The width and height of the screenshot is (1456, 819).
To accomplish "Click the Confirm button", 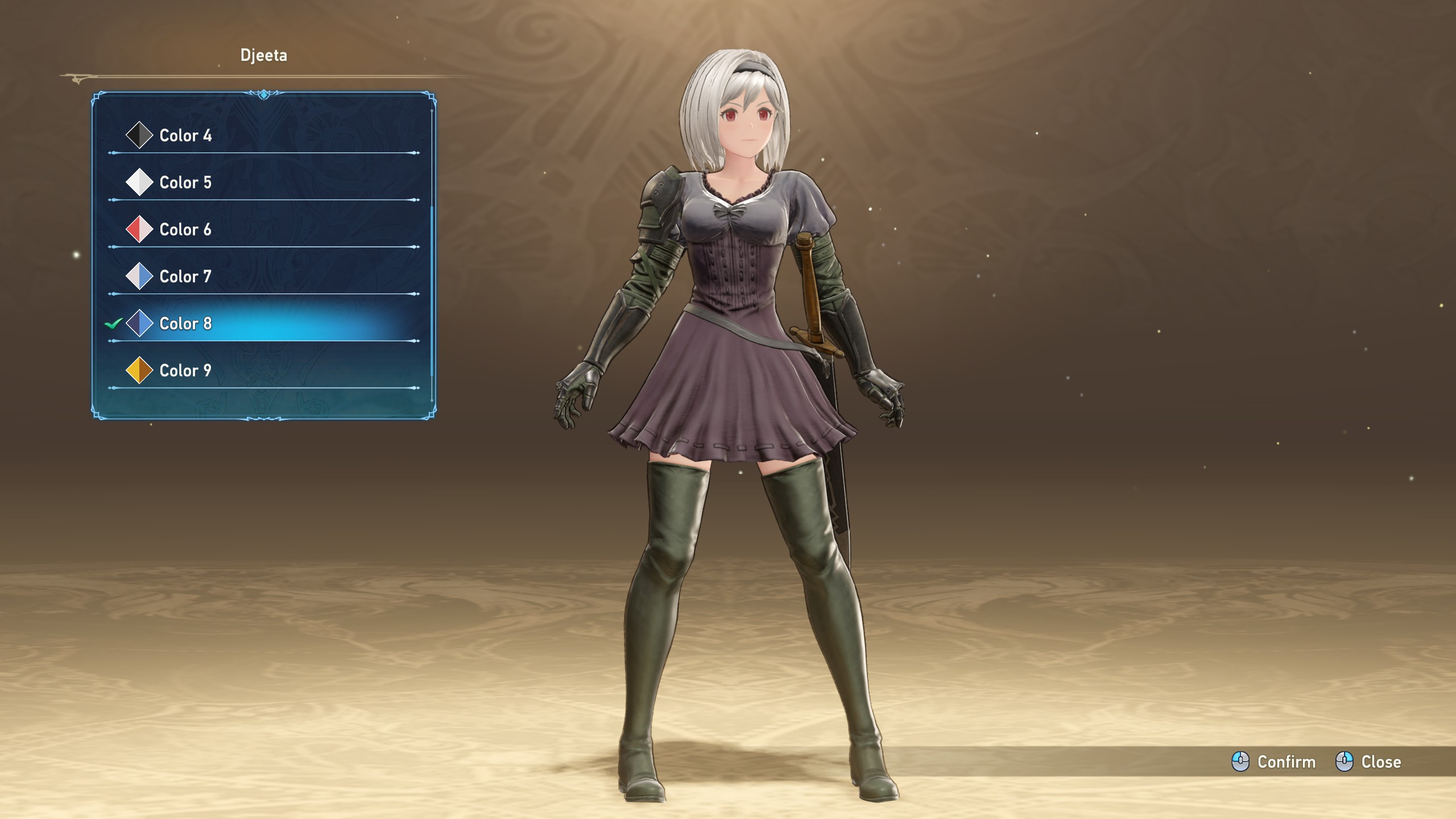I will (1274, 762).
